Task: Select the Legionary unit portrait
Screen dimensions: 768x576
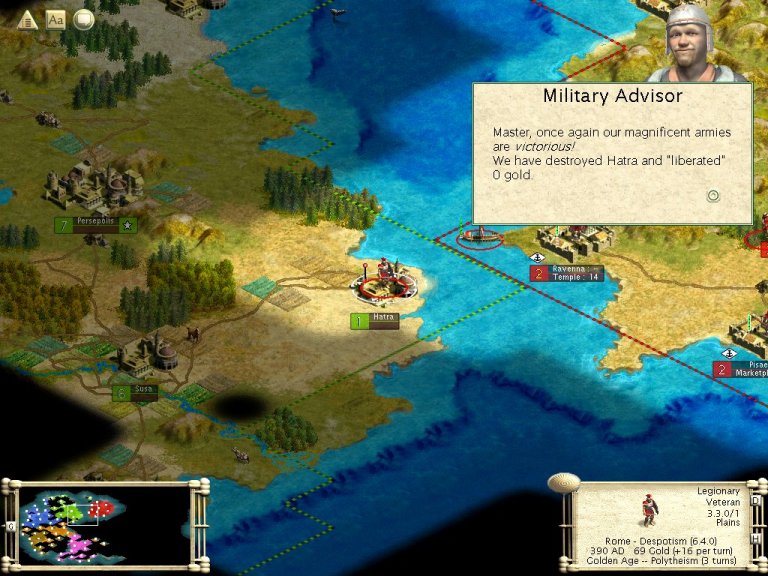Action: 649,510
